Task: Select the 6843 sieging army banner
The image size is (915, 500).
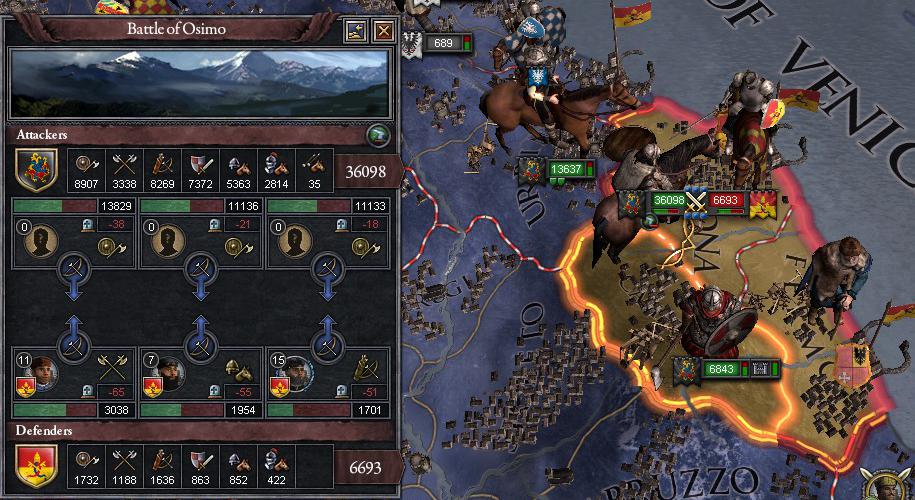Action: (721, 369)
